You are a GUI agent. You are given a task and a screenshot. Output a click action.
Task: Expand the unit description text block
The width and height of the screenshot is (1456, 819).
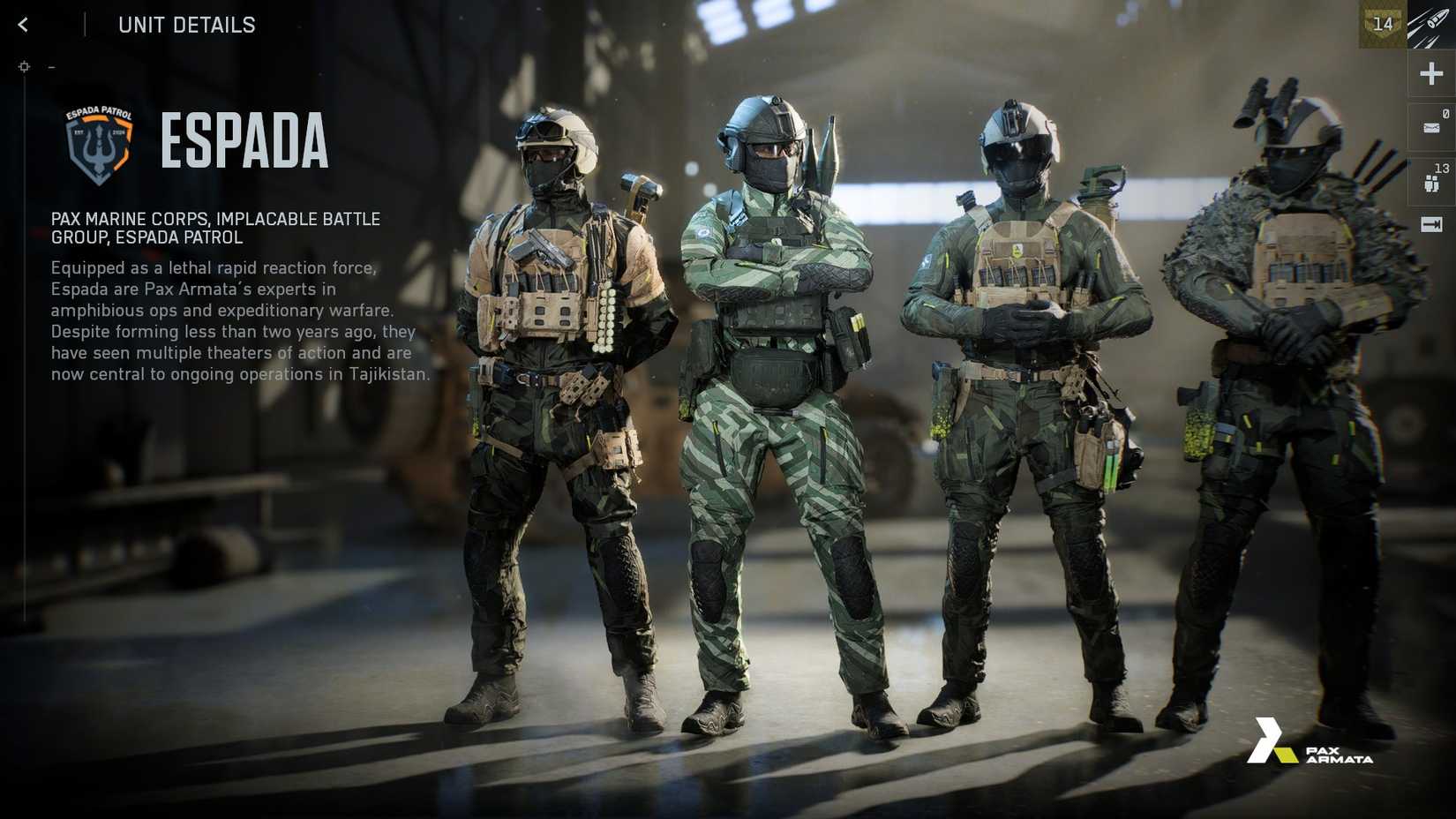click(238, 320)
